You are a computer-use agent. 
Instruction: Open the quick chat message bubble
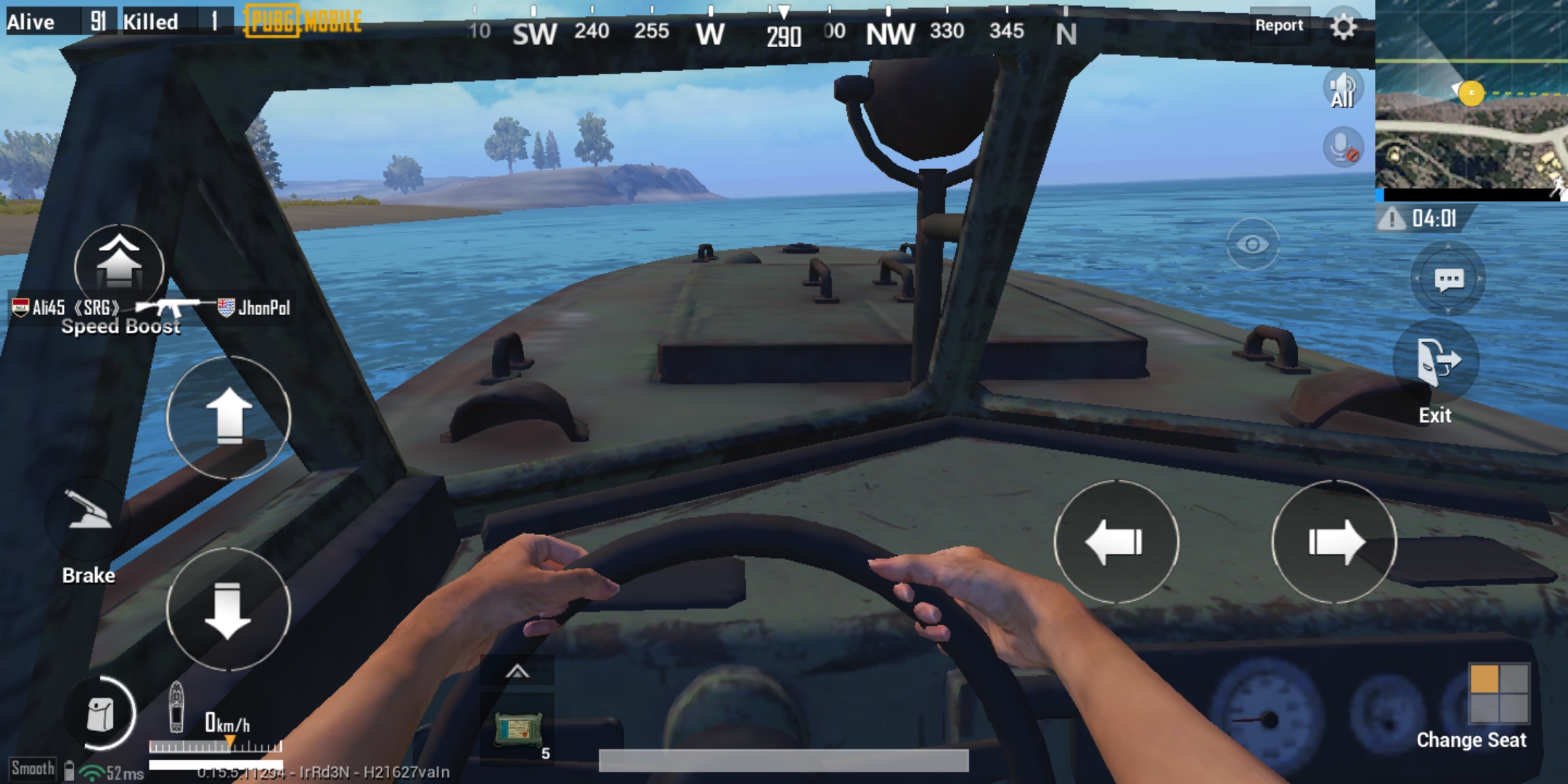[1448, 279]
